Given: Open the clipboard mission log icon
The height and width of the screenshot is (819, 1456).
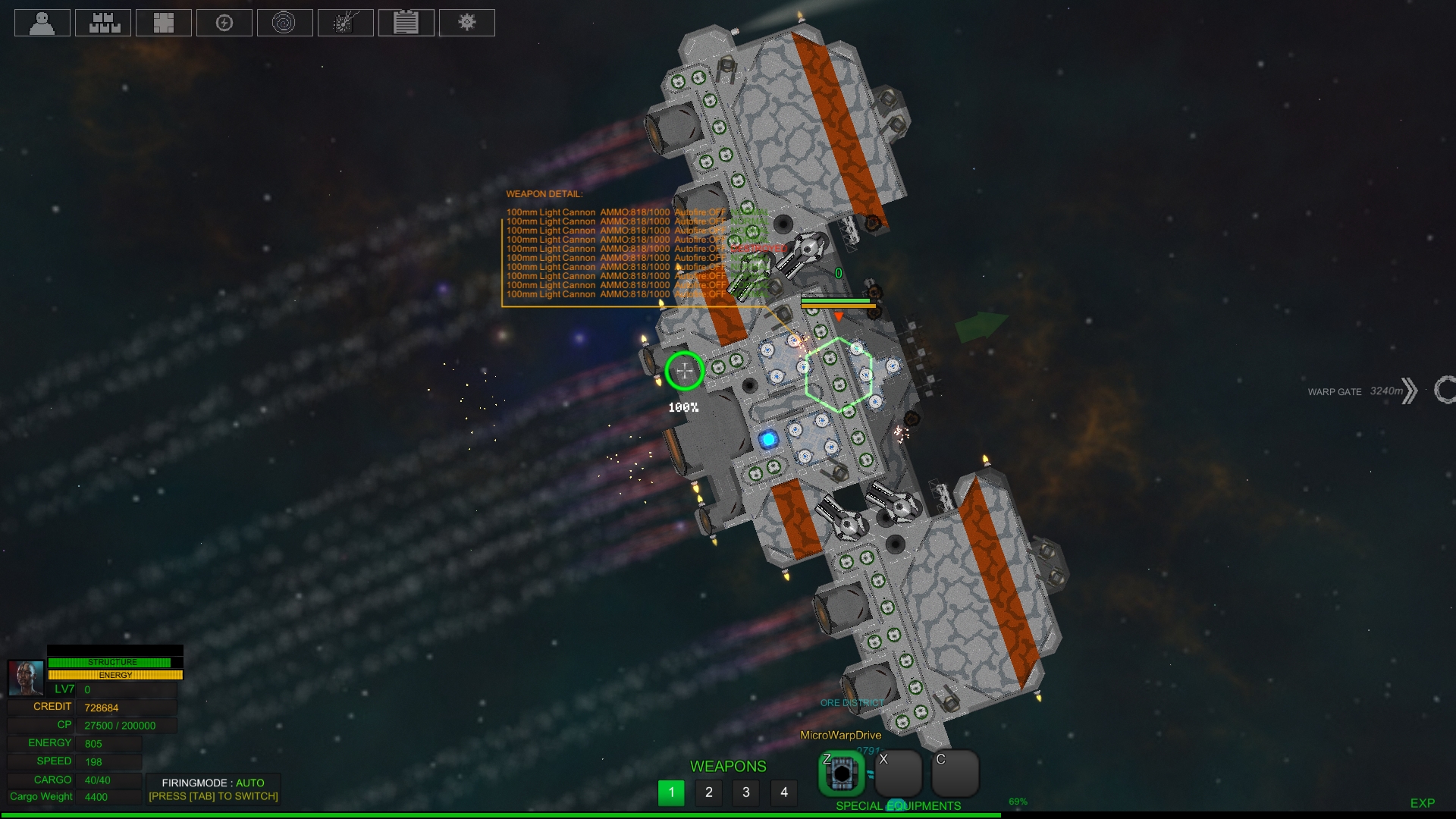Looking at the screenshot, I should coord(406,23).
